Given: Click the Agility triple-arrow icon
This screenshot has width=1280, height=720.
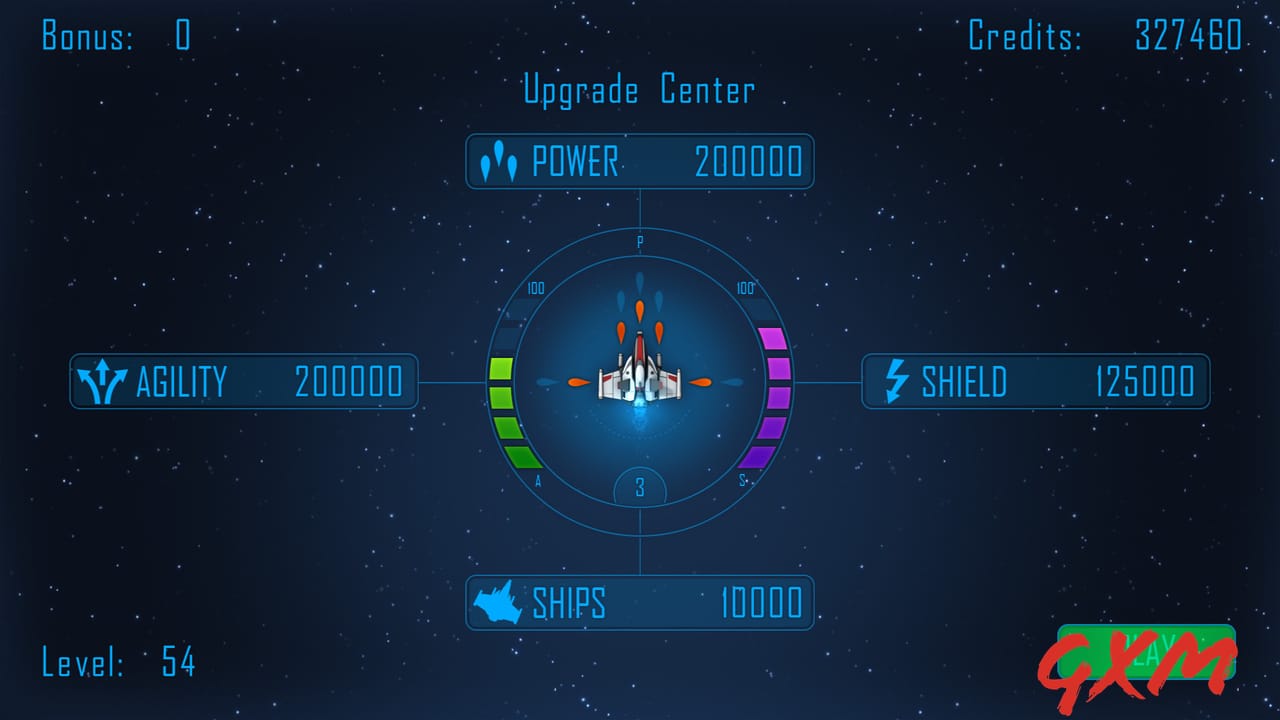Looking at the screenshot, I should (x=103, y=381).
